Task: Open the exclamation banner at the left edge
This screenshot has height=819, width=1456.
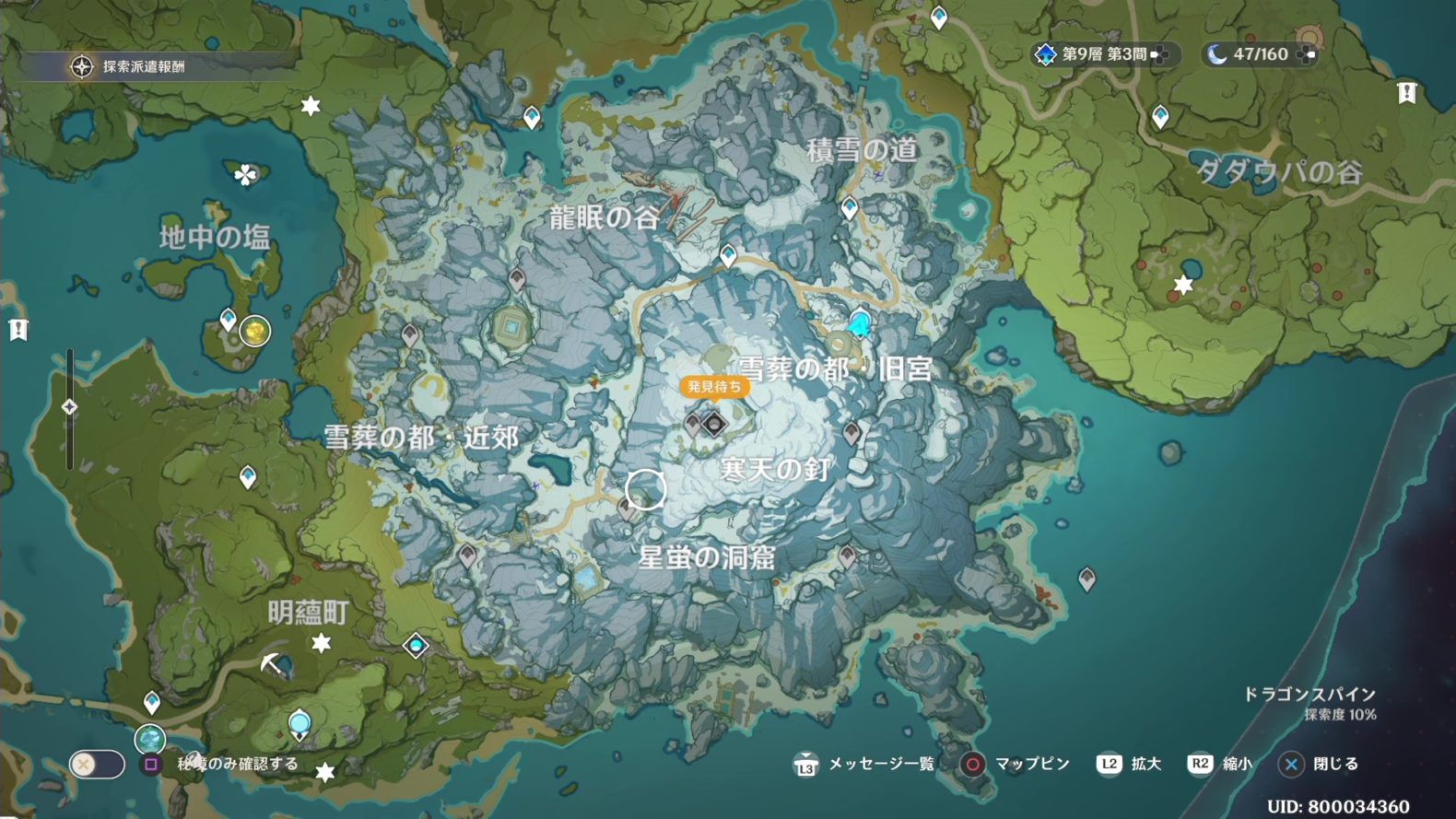Action: [18, 329]
